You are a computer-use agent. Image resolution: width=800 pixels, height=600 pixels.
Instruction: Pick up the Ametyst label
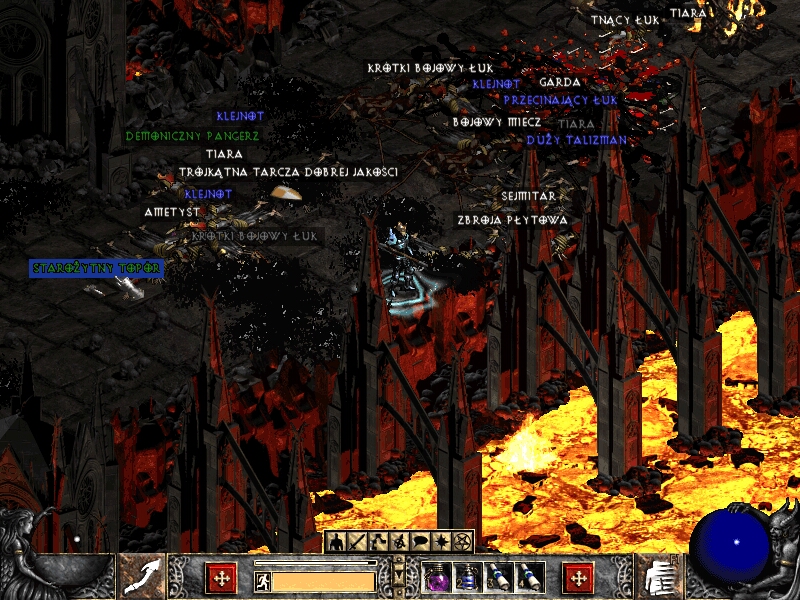click(172, 212)
